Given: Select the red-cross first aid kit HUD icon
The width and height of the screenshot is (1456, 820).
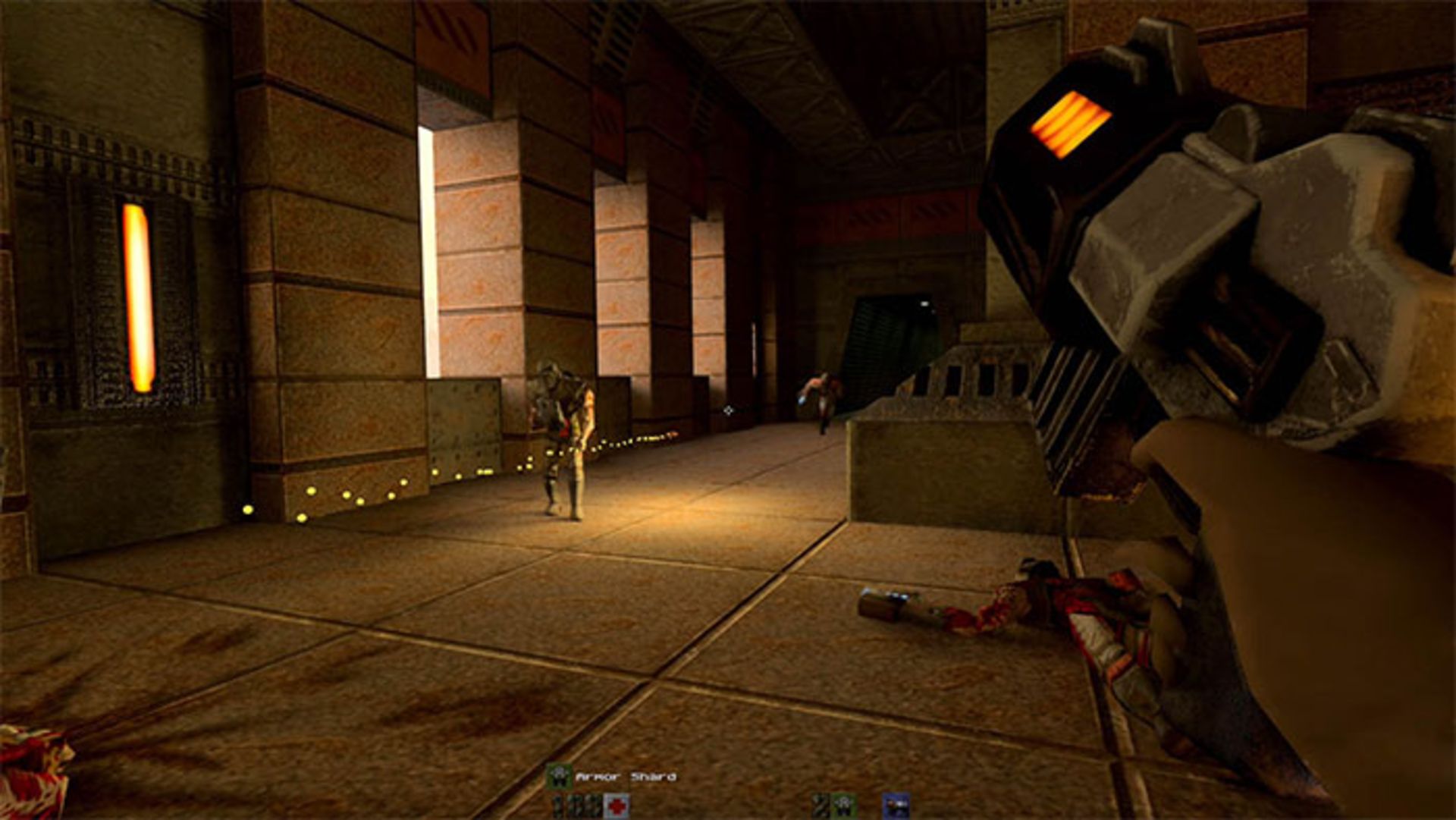Looking at the screenshot, I should pos(617,806).
